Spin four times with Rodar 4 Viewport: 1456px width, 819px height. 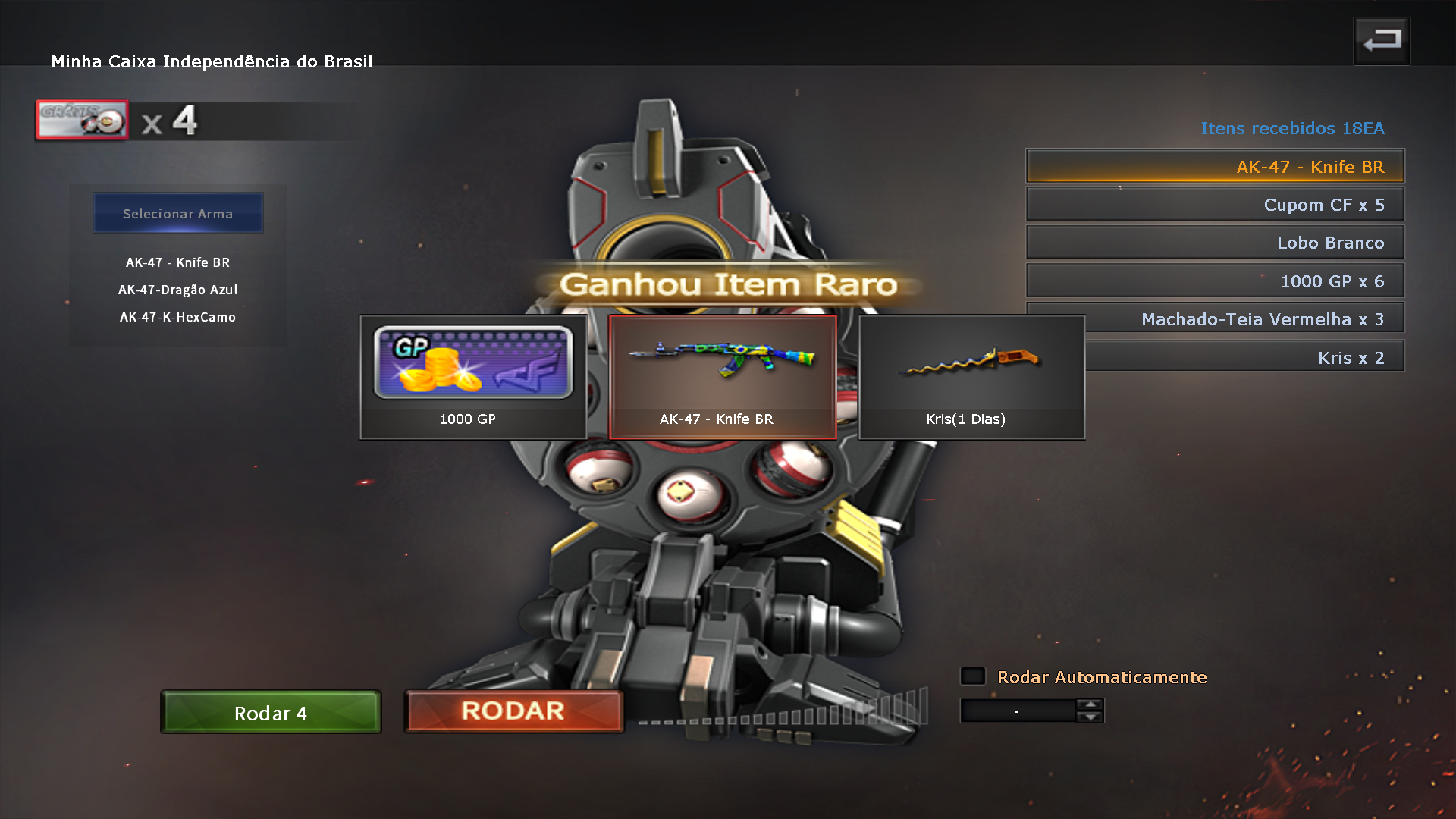click(x=271, y=713)
